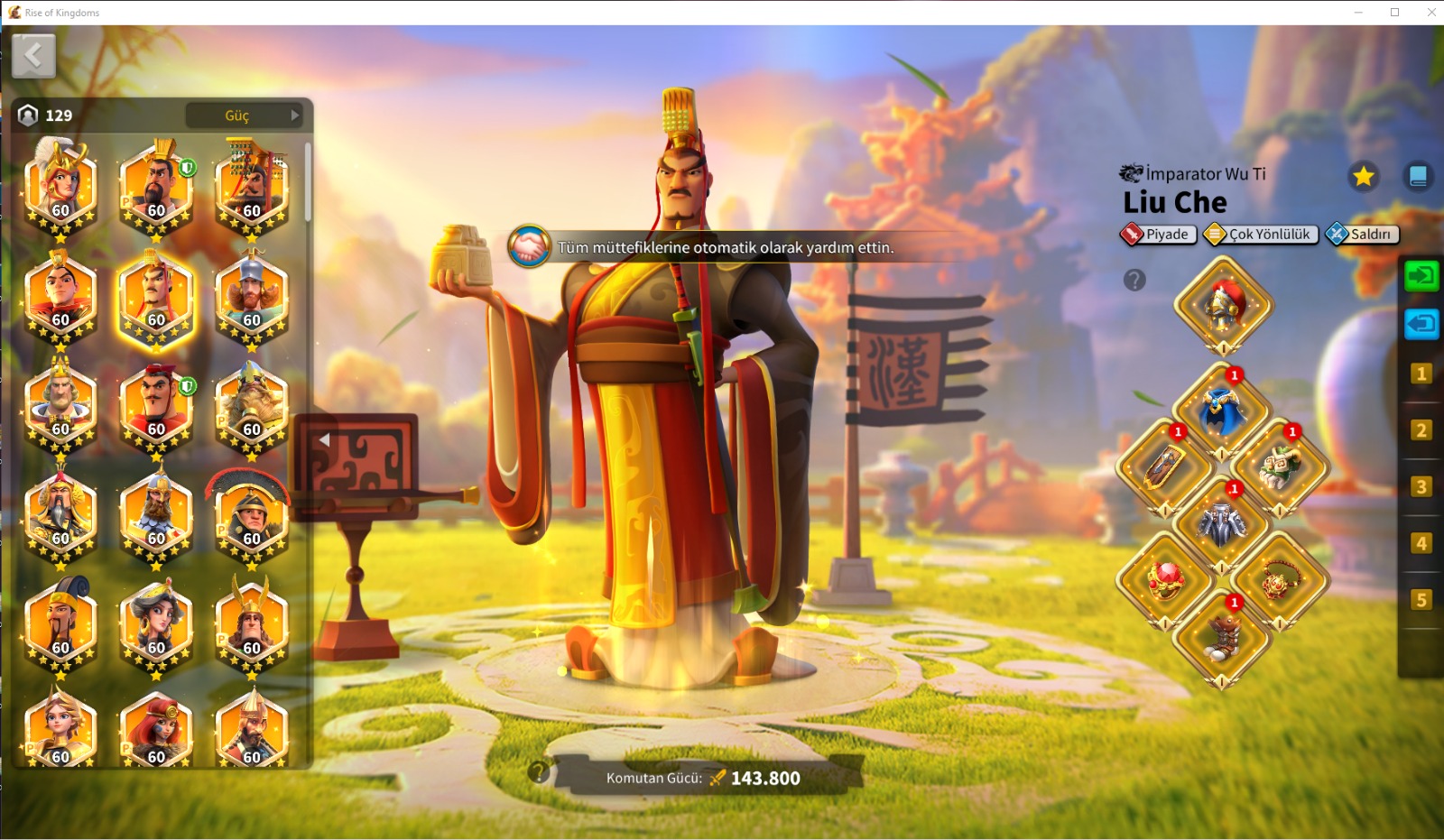Select the shield weapon slot
The height and width of the screenshot is (840, 1444).
click(1165, 467)
